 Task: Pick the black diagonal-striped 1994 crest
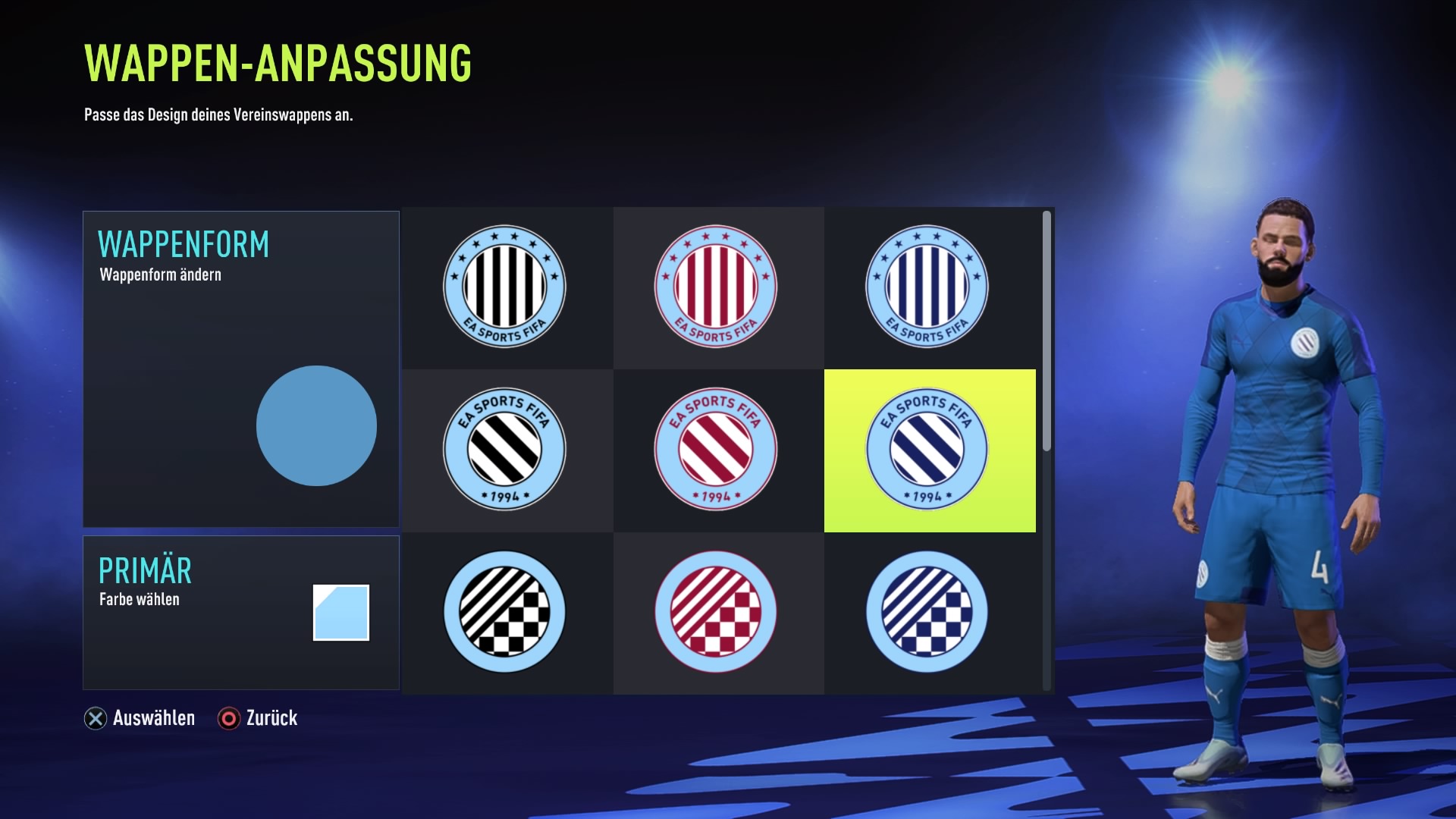[x=504, y=450]
